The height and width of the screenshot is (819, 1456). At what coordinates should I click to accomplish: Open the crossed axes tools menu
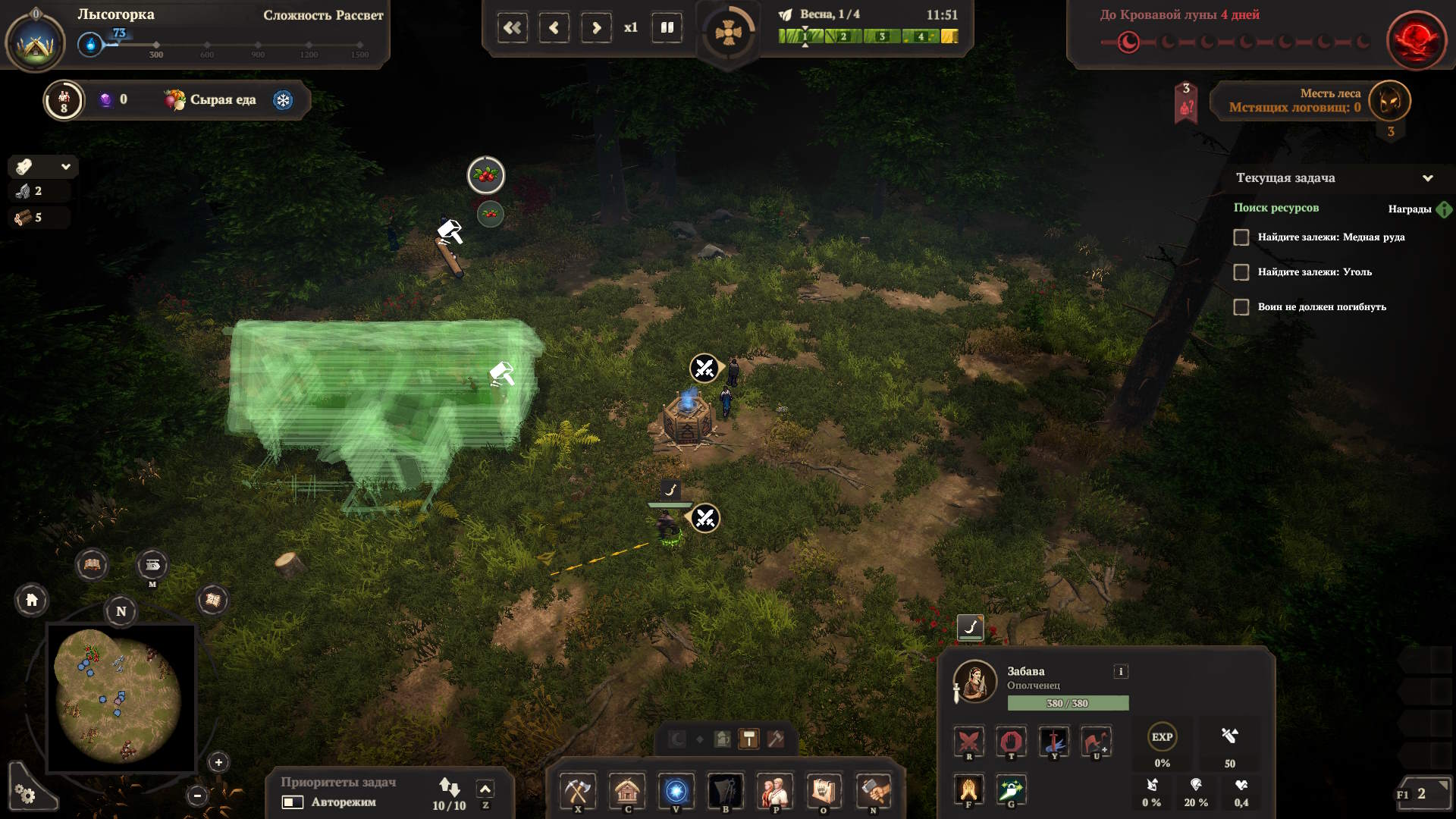tap(578, 791)
